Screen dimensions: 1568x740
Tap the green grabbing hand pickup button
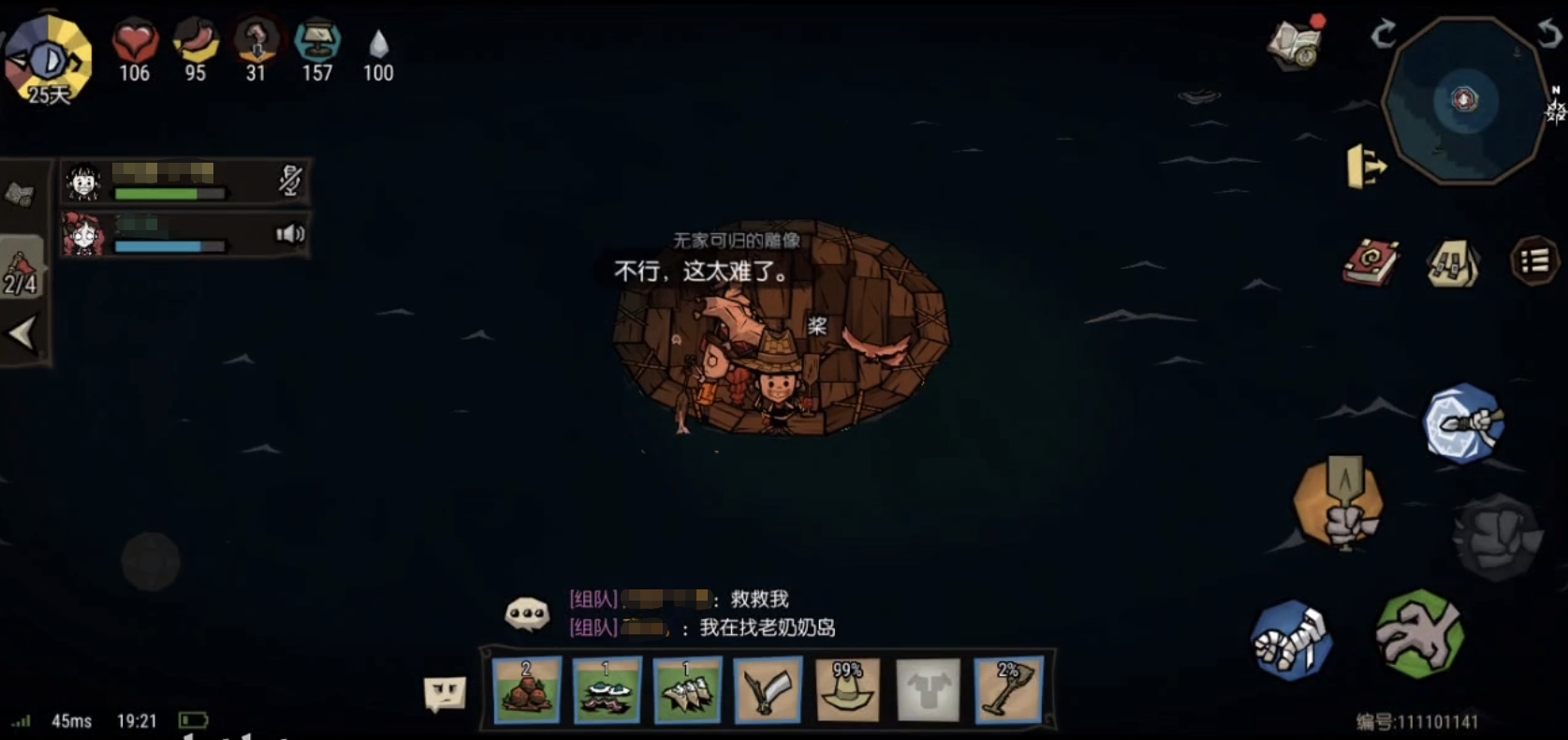pos(1419,633)
